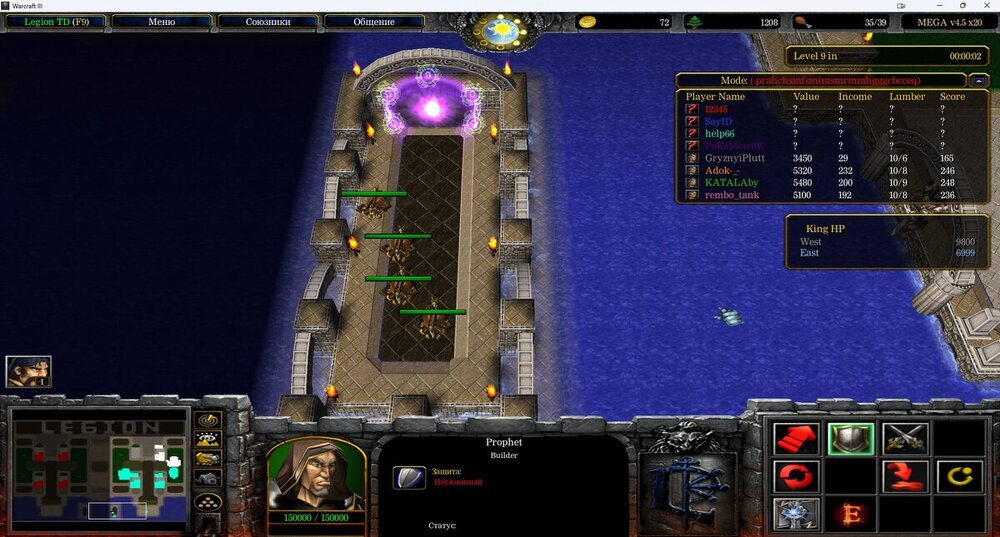This screenshot has height=537, width=1000.
Task: Activate the glowing blue statue ability
Action: pos(796,514)
